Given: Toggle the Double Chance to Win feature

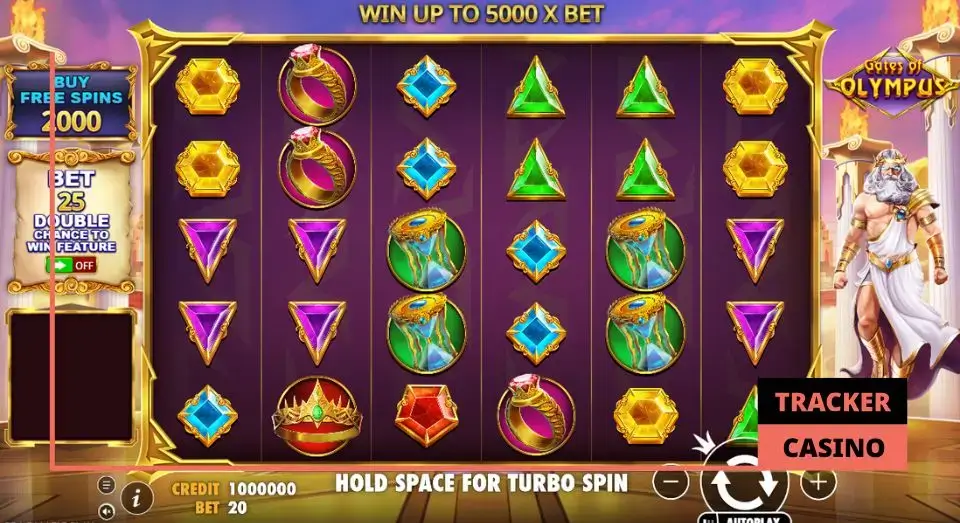Looking at the screenshot, I should [x=70, y=266].
